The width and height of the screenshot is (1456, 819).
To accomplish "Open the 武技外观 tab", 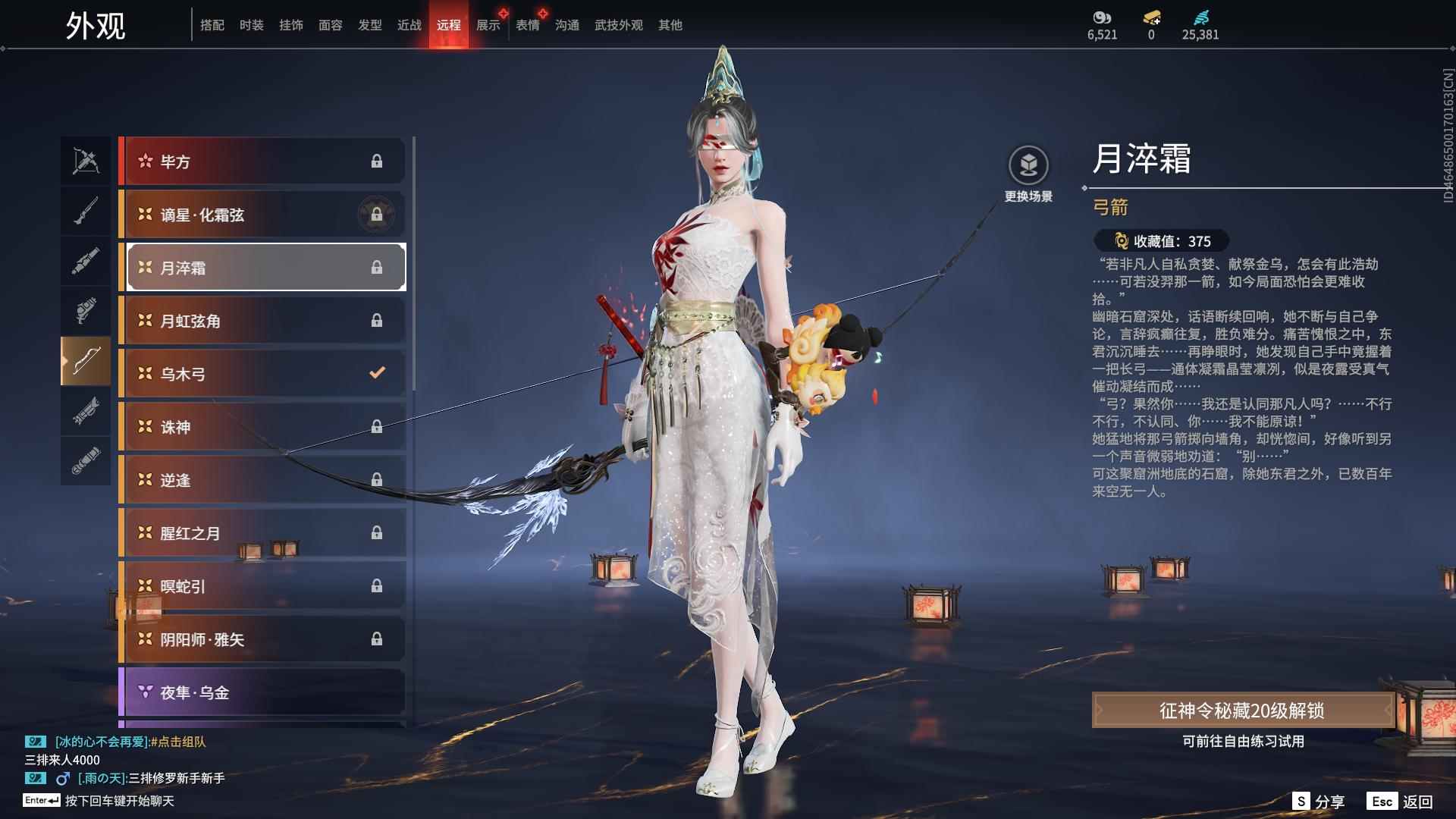I will tap(617, 24).
